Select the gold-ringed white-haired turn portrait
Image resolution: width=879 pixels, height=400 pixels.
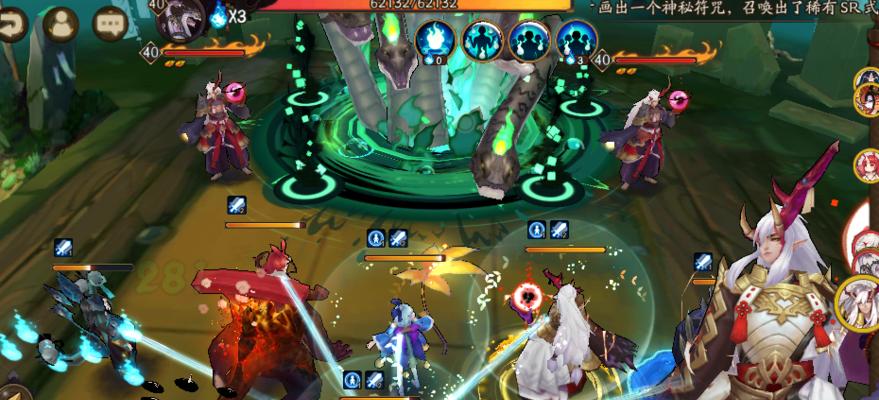pyautogui.click(x=858, y=302)
